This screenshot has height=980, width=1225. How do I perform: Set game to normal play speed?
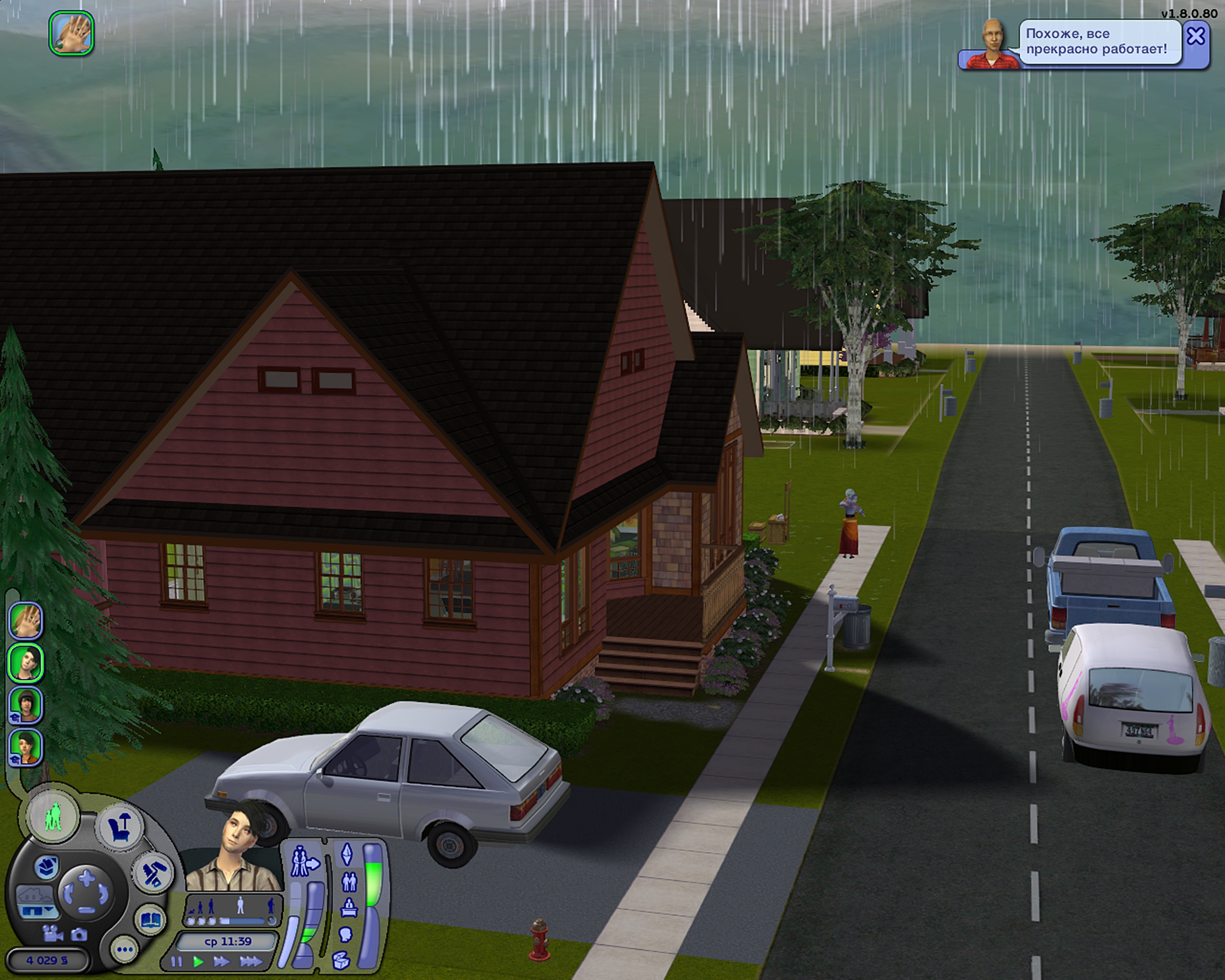[198, 962]
